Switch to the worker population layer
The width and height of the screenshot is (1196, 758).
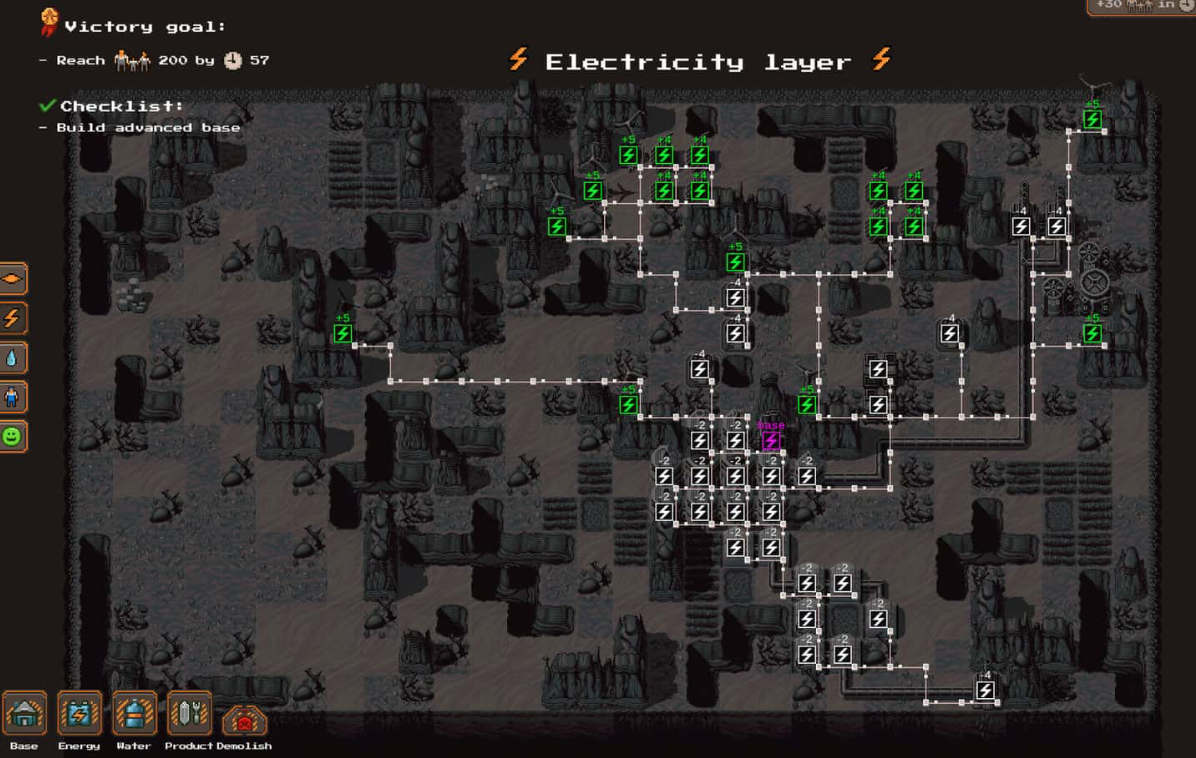[x=12, y=397]
